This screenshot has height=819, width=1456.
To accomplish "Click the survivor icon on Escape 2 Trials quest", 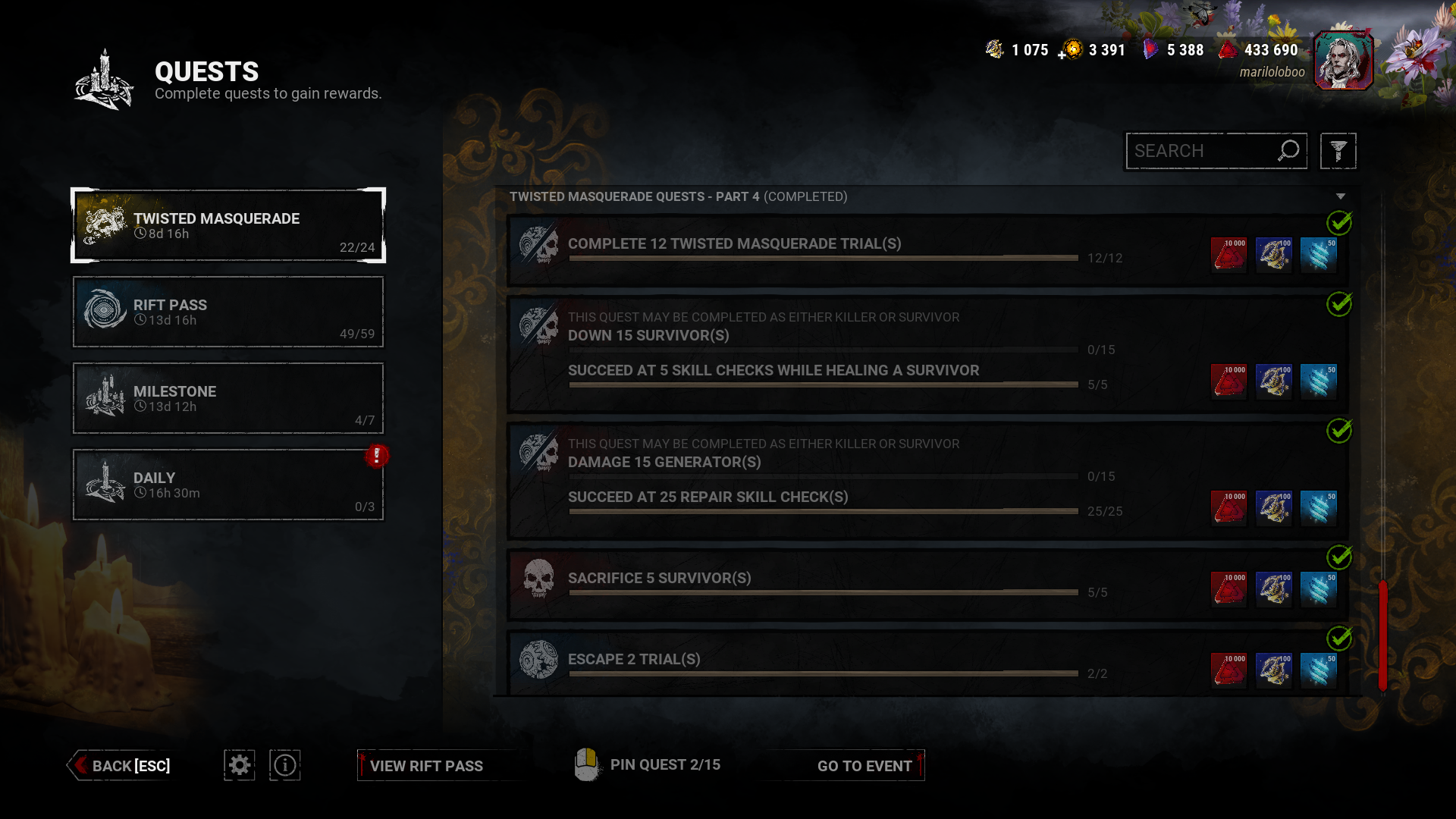I will pos(538,659).
